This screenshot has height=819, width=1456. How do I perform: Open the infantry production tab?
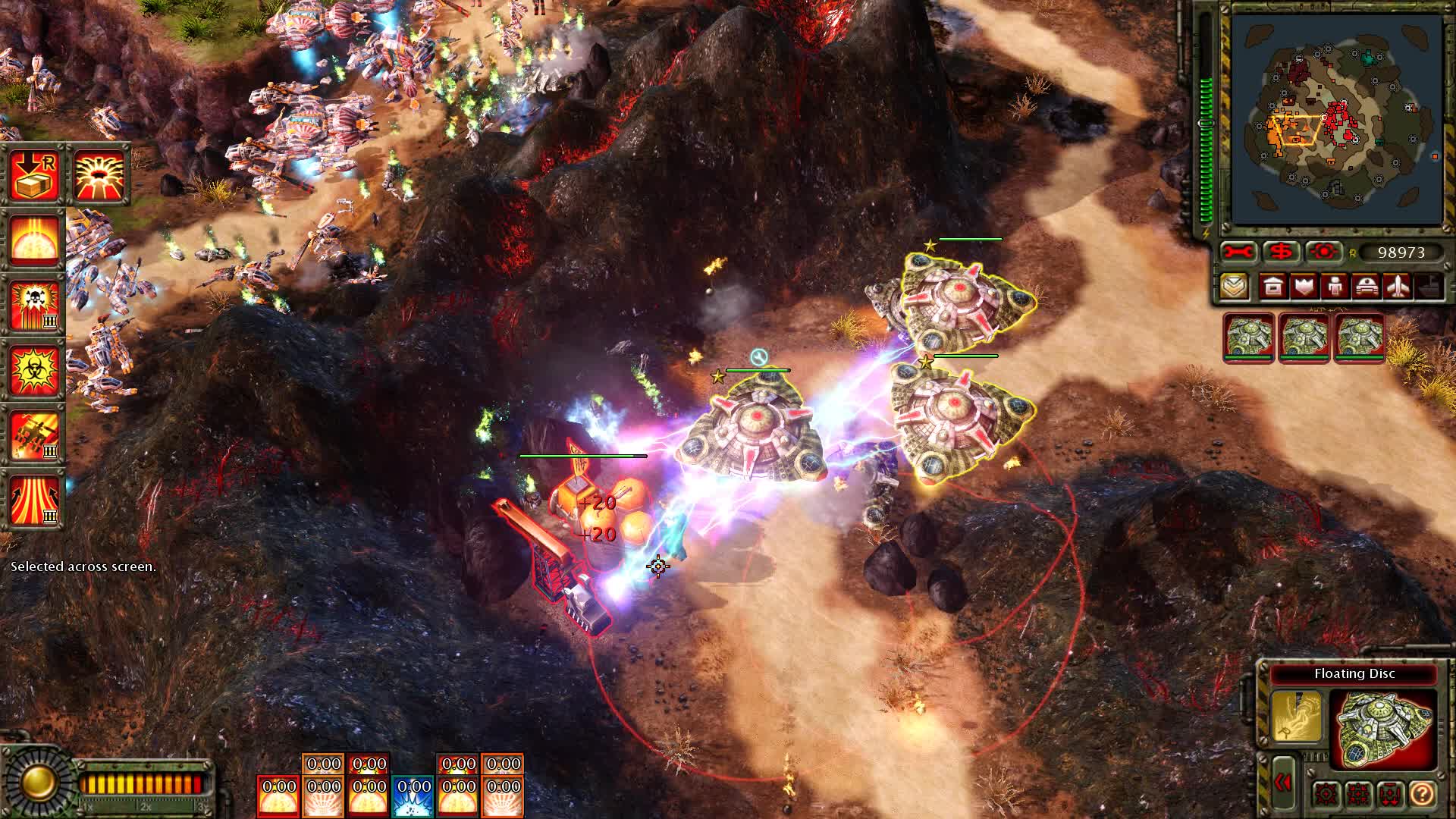click(x=1335, y=287)
